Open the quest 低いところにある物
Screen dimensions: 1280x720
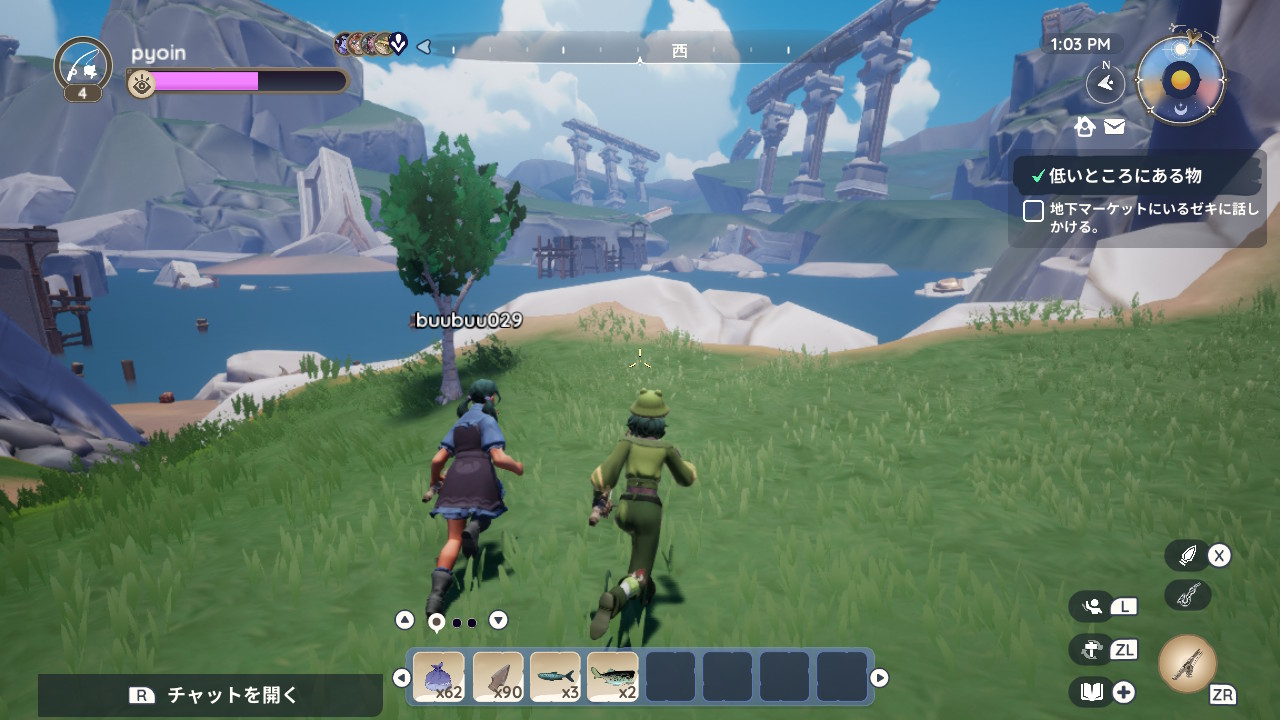coord(1124,176)
